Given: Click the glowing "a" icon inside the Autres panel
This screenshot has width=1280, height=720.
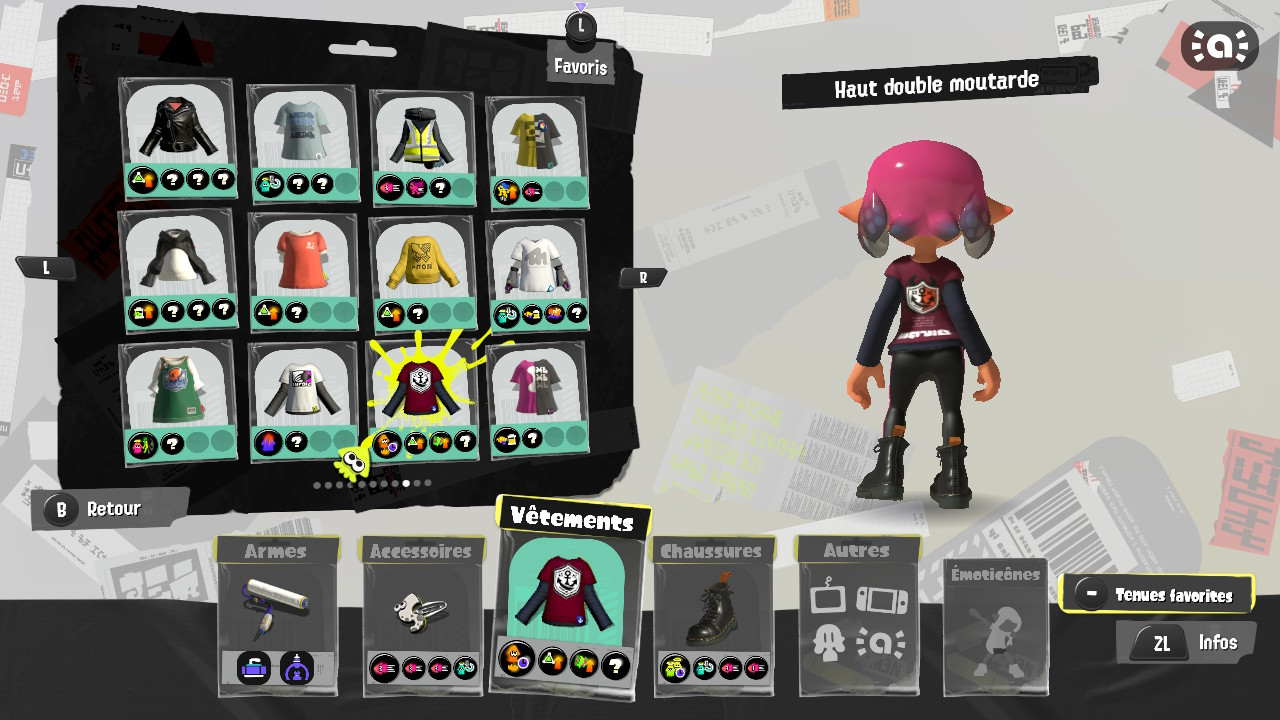Looking at the screenshot, I should [881, 644].
